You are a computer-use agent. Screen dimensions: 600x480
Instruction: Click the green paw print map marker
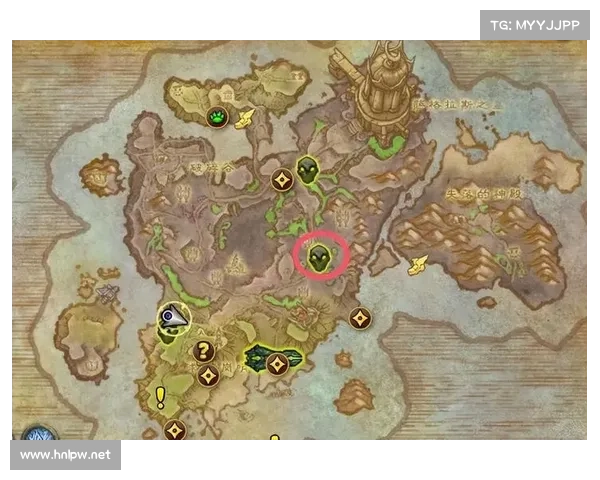(219, 118)
